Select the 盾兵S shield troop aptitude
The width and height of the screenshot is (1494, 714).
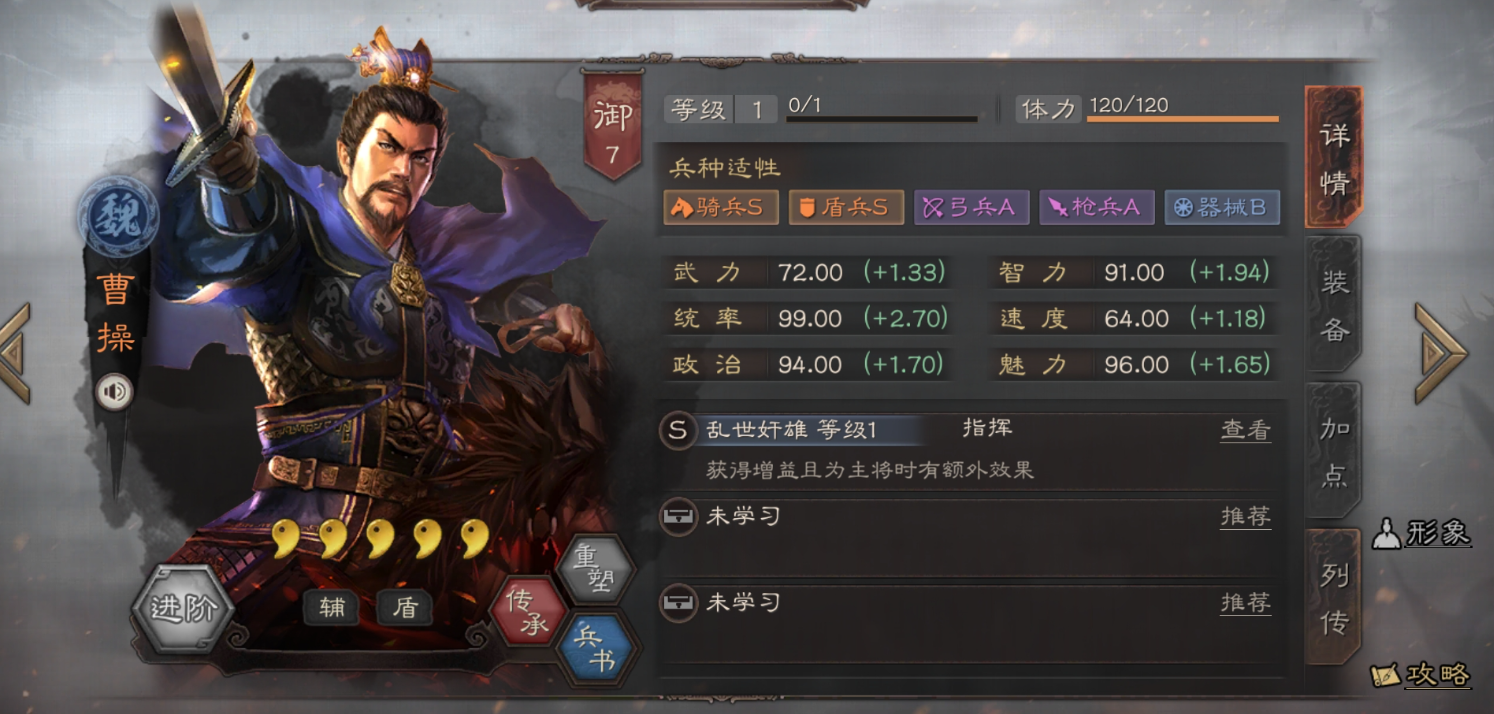[x=846, y=208]
